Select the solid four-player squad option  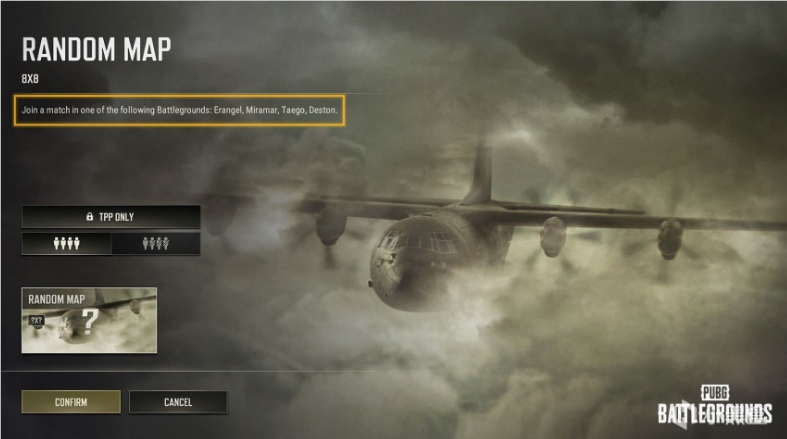(x=66, y=243)
